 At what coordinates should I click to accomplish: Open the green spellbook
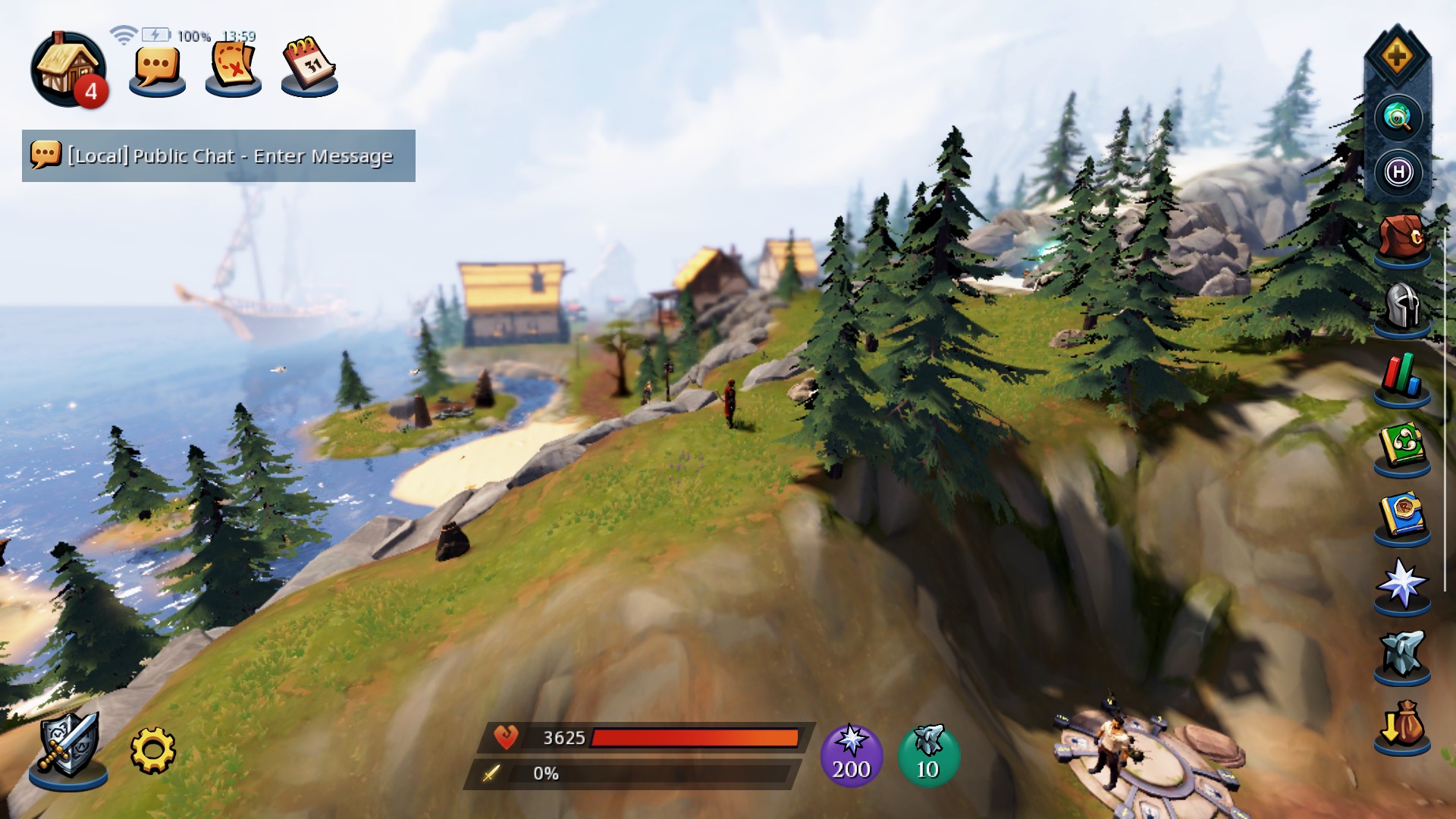click(x=1401, y=447)
